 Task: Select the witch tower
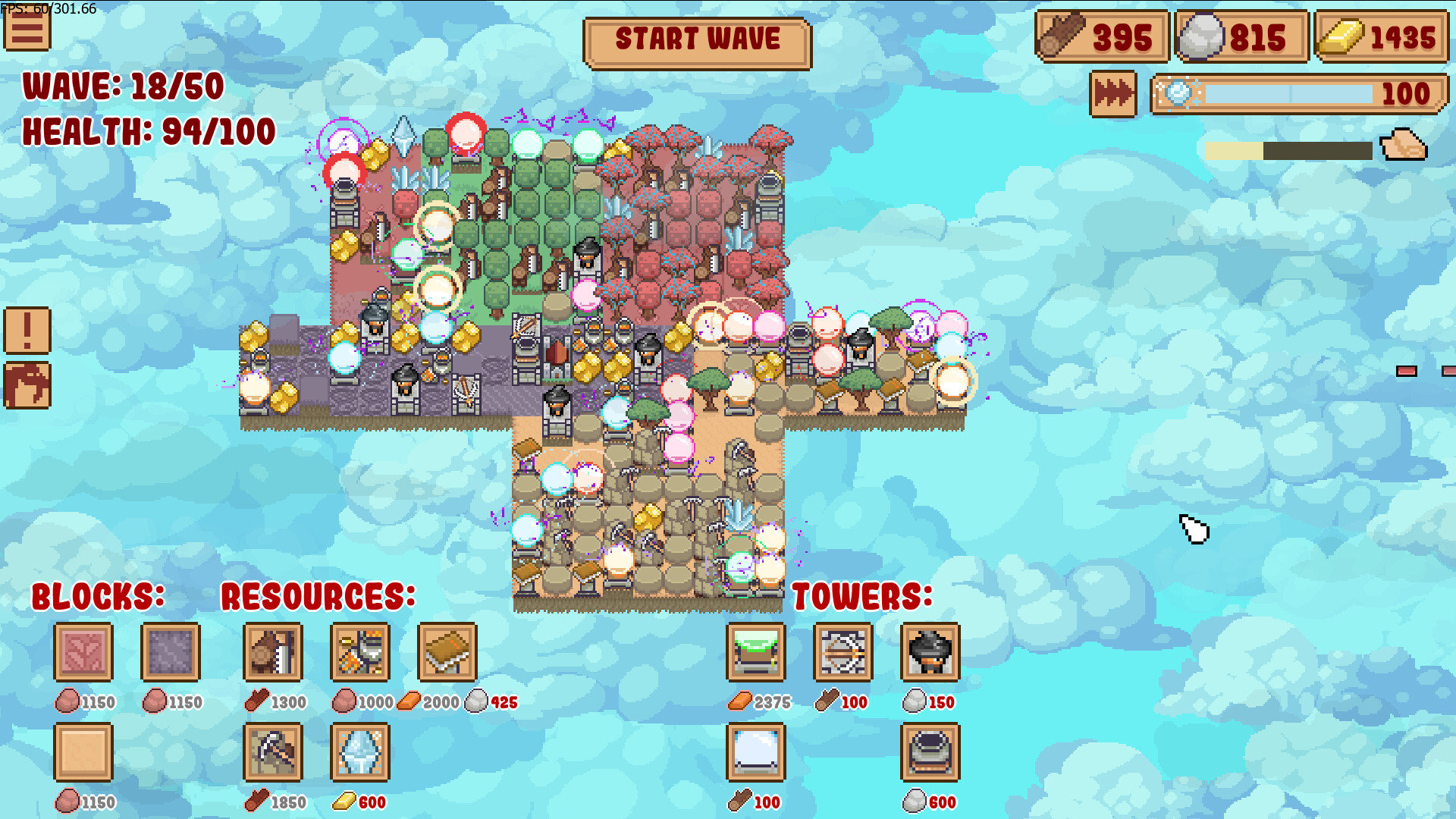click(930, 653)
